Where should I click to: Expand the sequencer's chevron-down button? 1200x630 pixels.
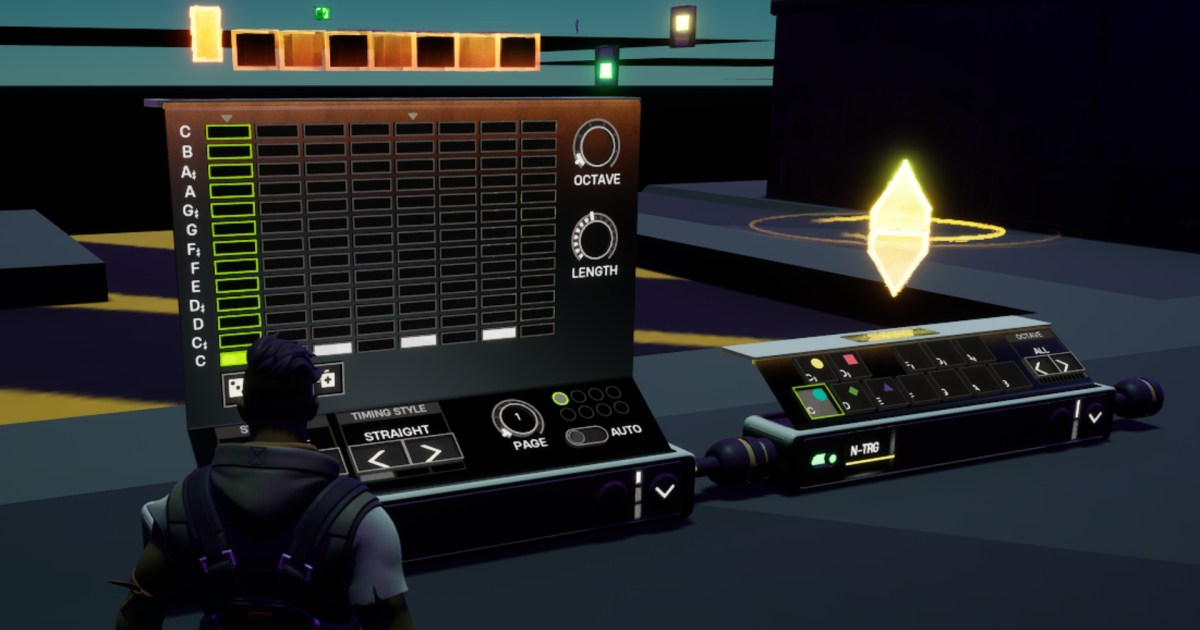(x=664, y=490)
